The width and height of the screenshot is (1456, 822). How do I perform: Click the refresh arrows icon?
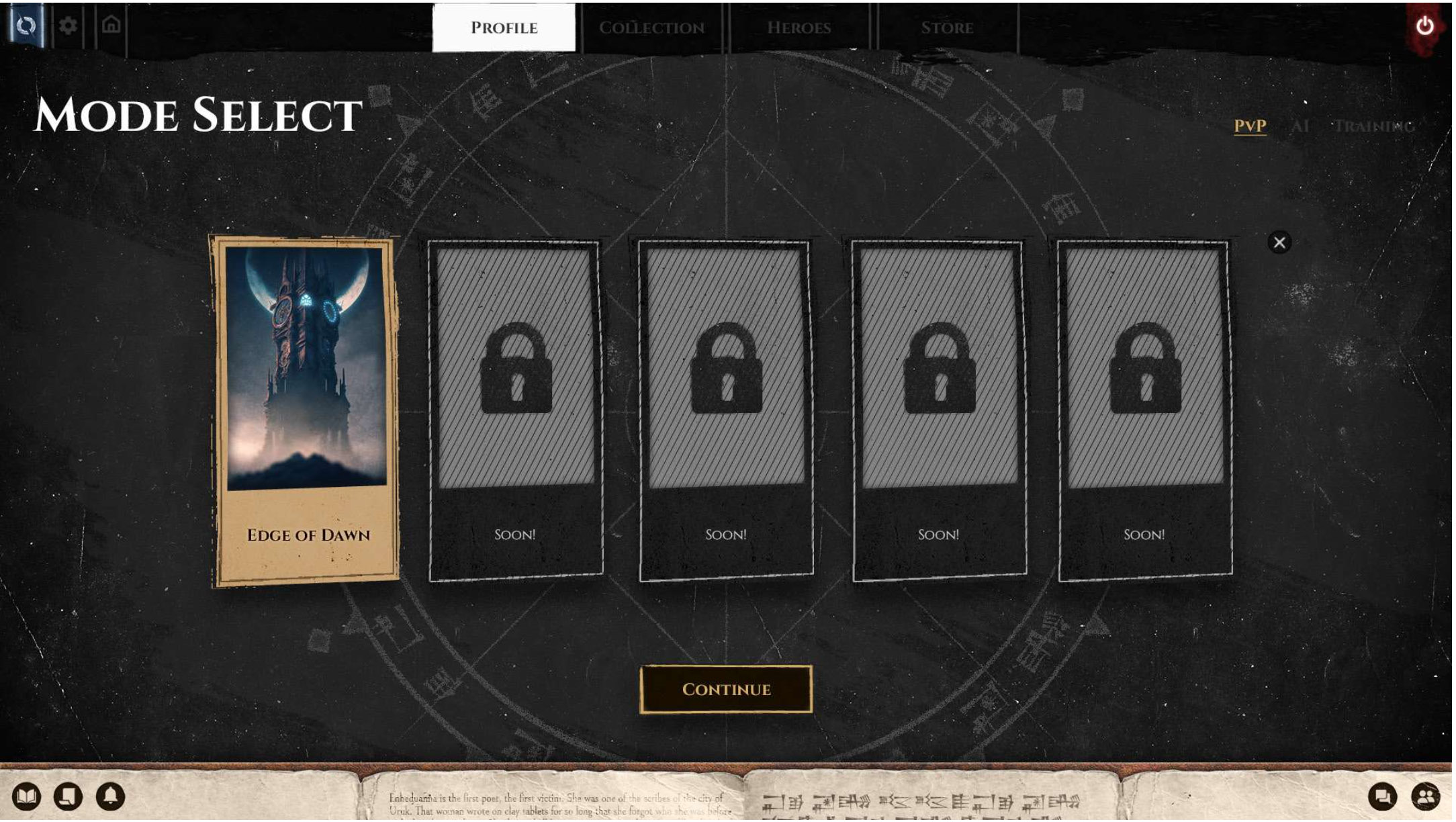point(26,26)
